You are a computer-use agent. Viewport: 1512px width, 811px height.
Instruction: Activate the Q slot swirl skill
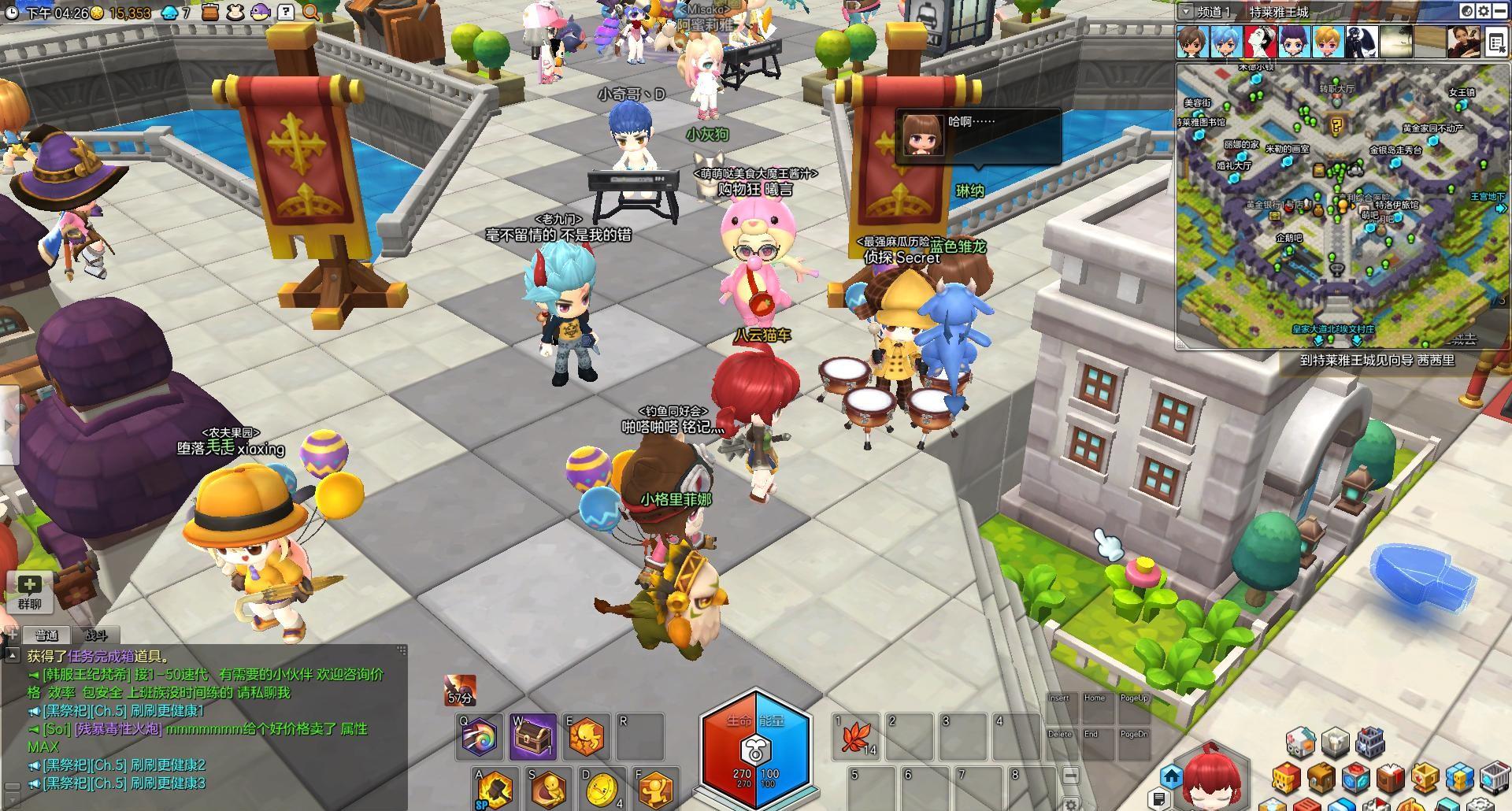(480, 739)
